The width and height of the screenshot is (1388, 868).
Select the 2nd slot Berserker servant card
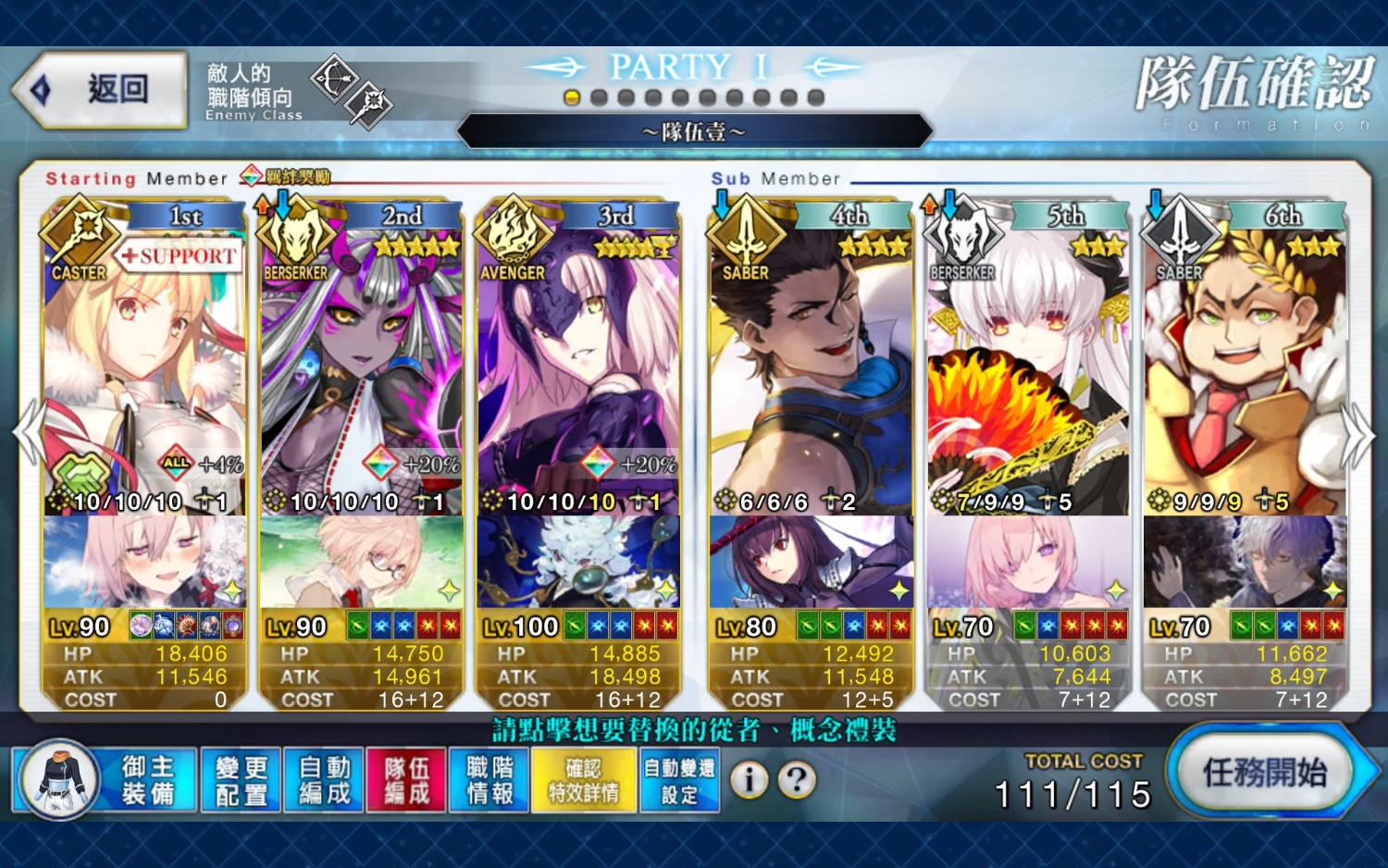(362, 370)
